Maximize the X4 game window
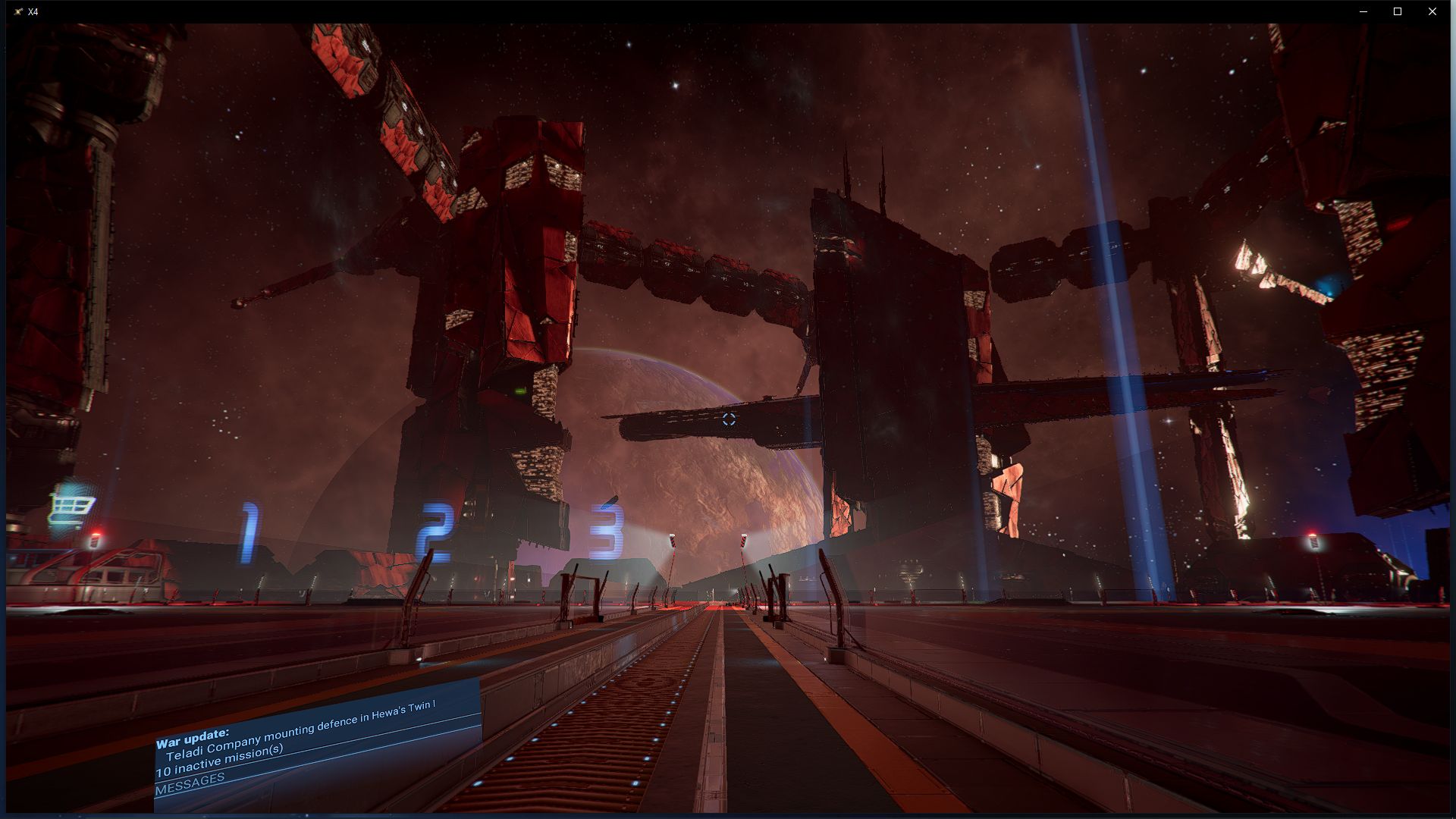Screen dimensions: 1456x819 [x=1398, y=11]
